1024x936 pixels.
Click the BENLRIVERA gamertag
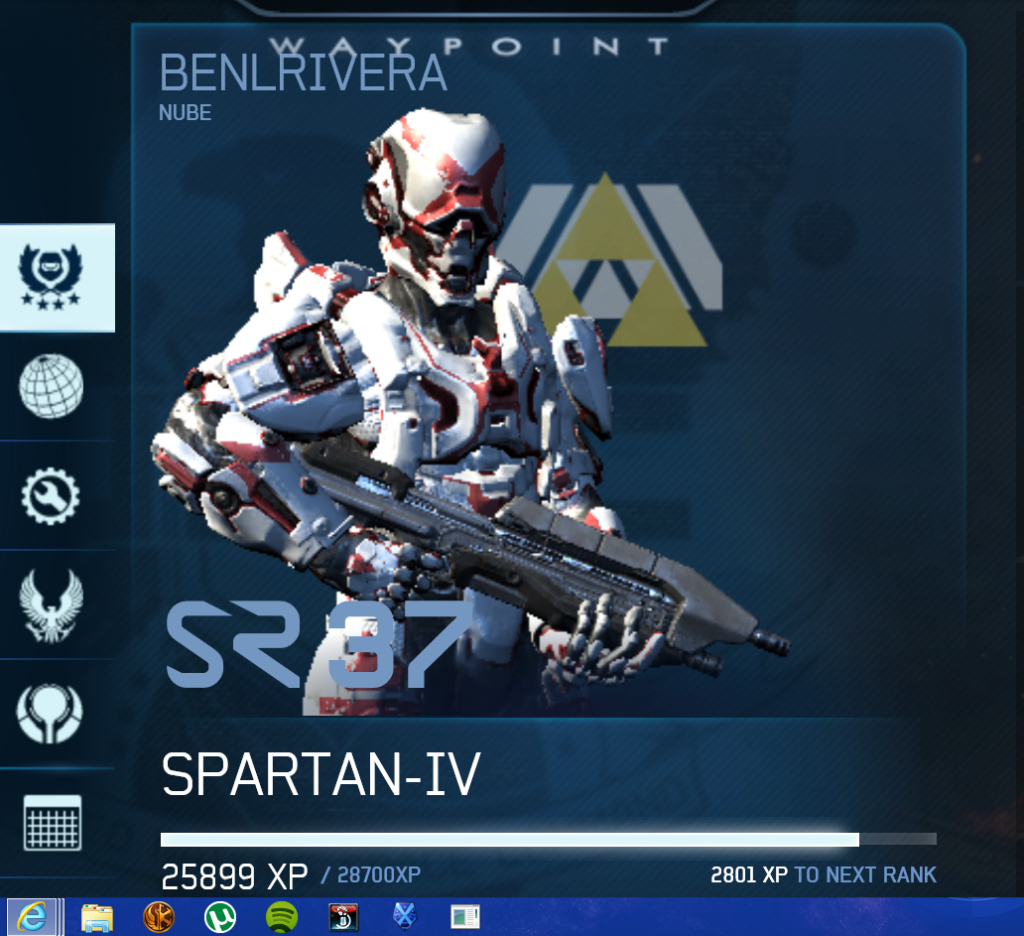click(302, 75)
